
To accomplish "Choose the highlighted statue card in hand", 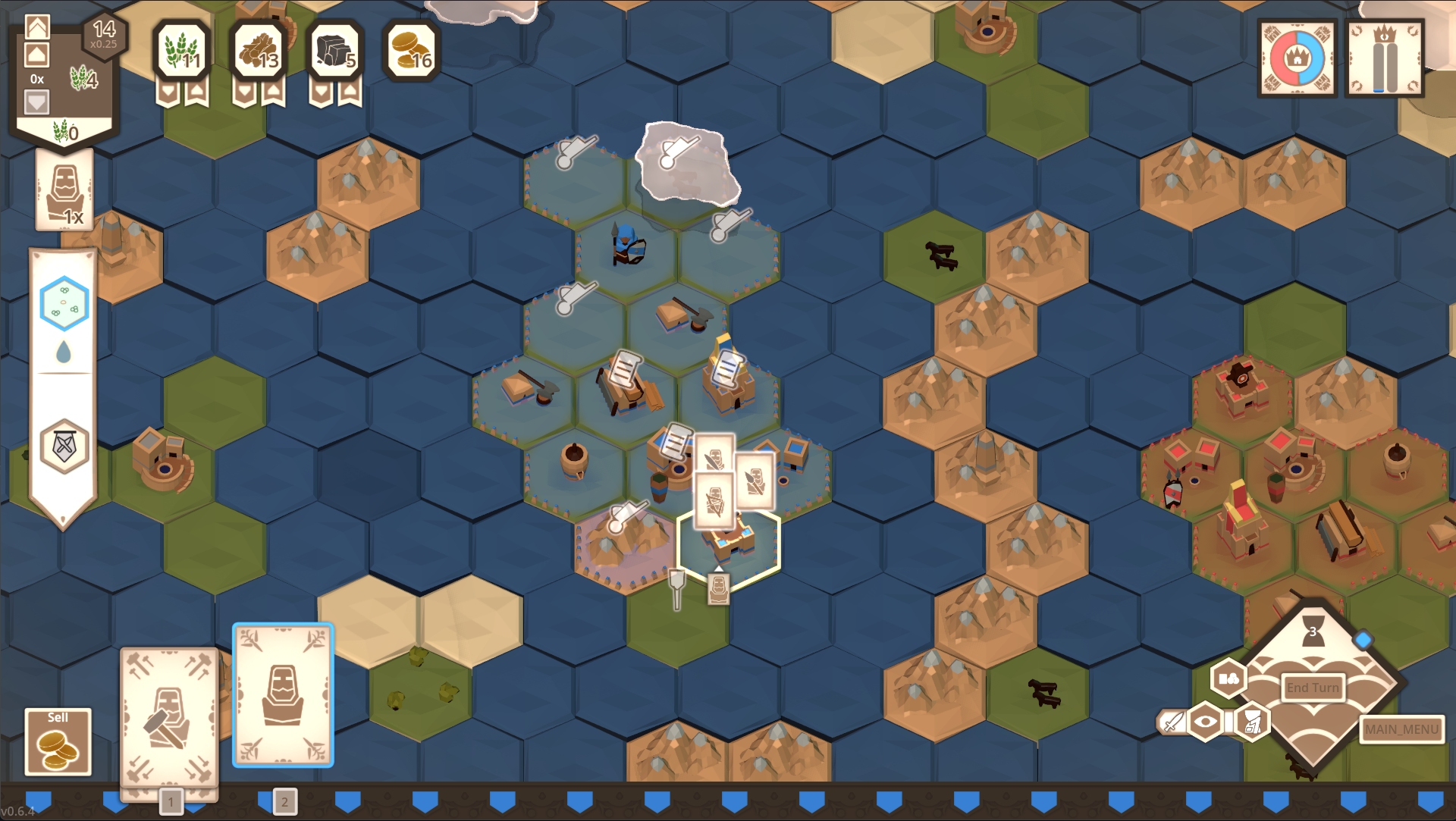I will pyautogui.click(x=283, y=694).
